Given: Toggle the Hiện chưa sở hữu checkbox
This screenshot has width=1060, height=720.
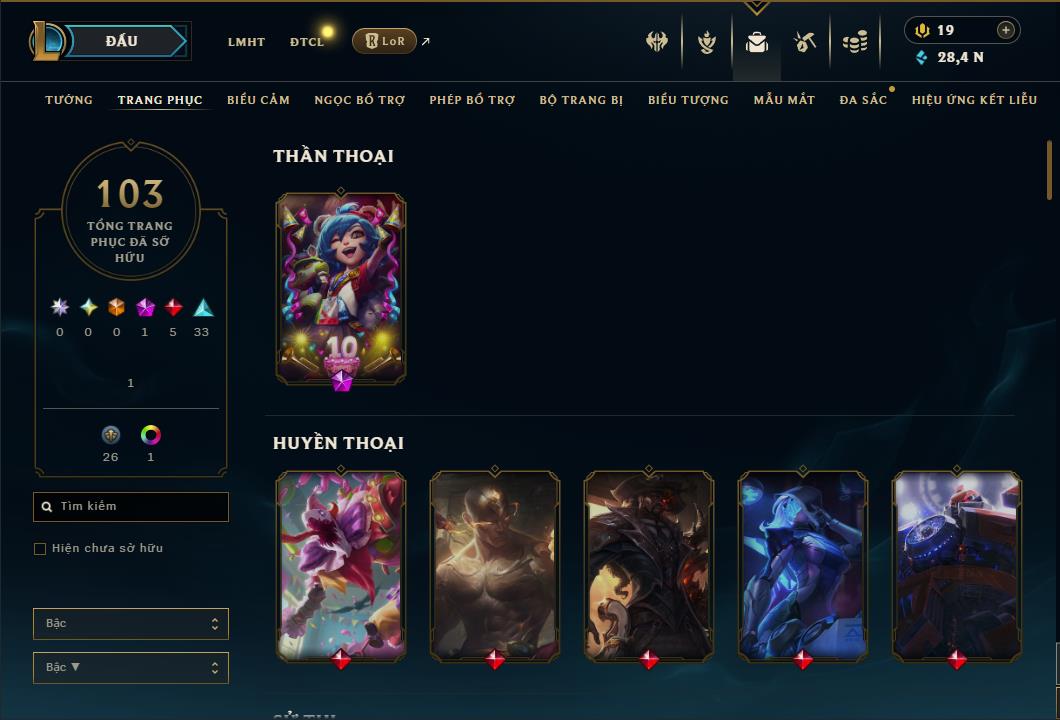Looking at the screenshot, I should pos(40,549).
